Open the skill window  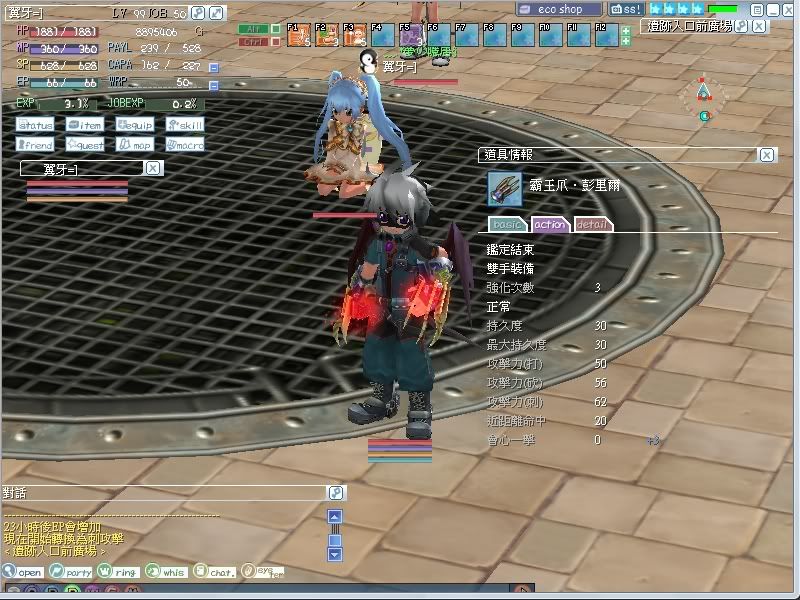click(x=185, y=125)
